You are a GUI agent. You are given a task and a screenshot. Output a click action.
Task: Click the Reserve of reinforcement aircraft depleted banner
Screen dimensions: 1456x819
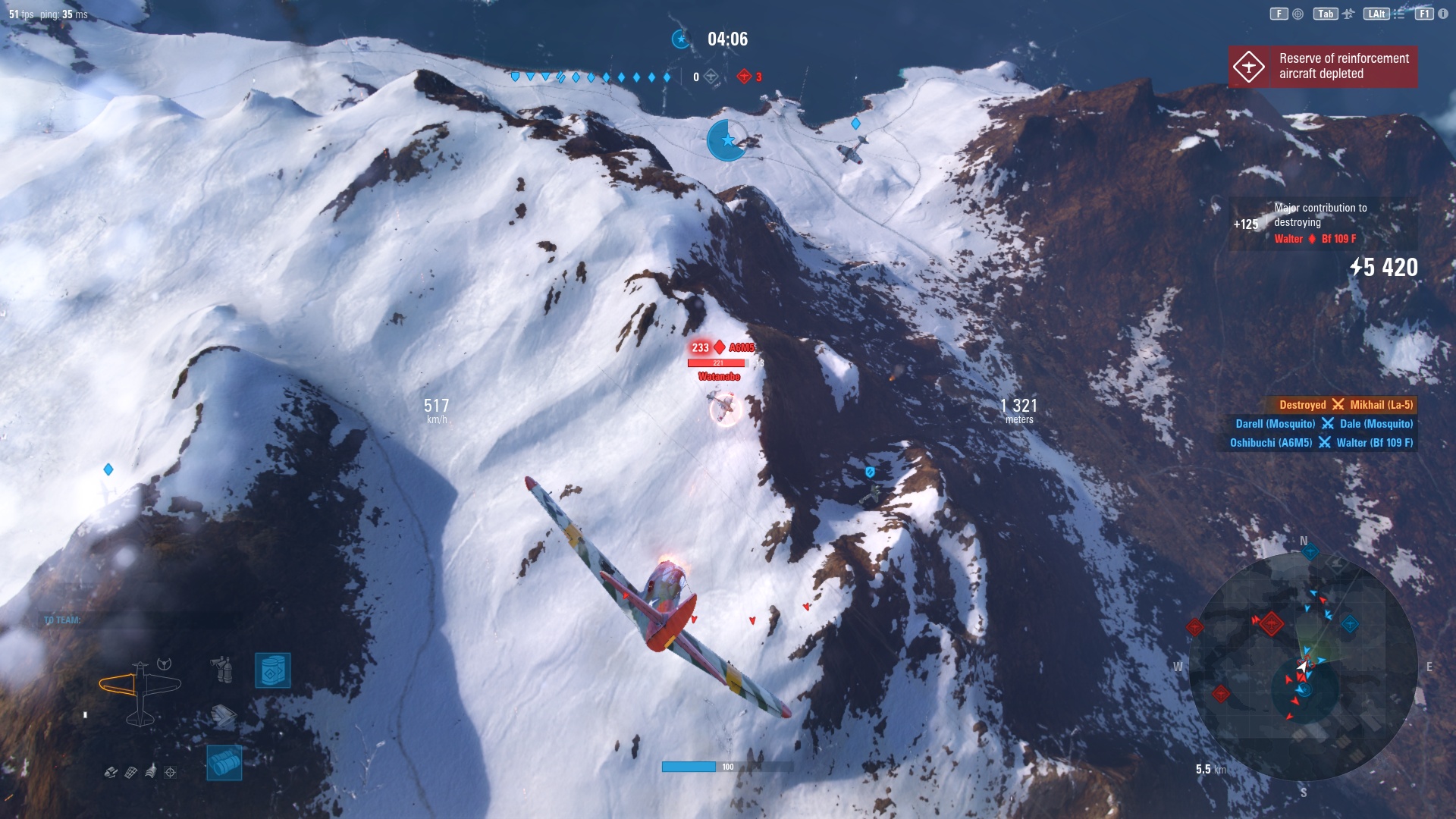[x=1323, y=66]
